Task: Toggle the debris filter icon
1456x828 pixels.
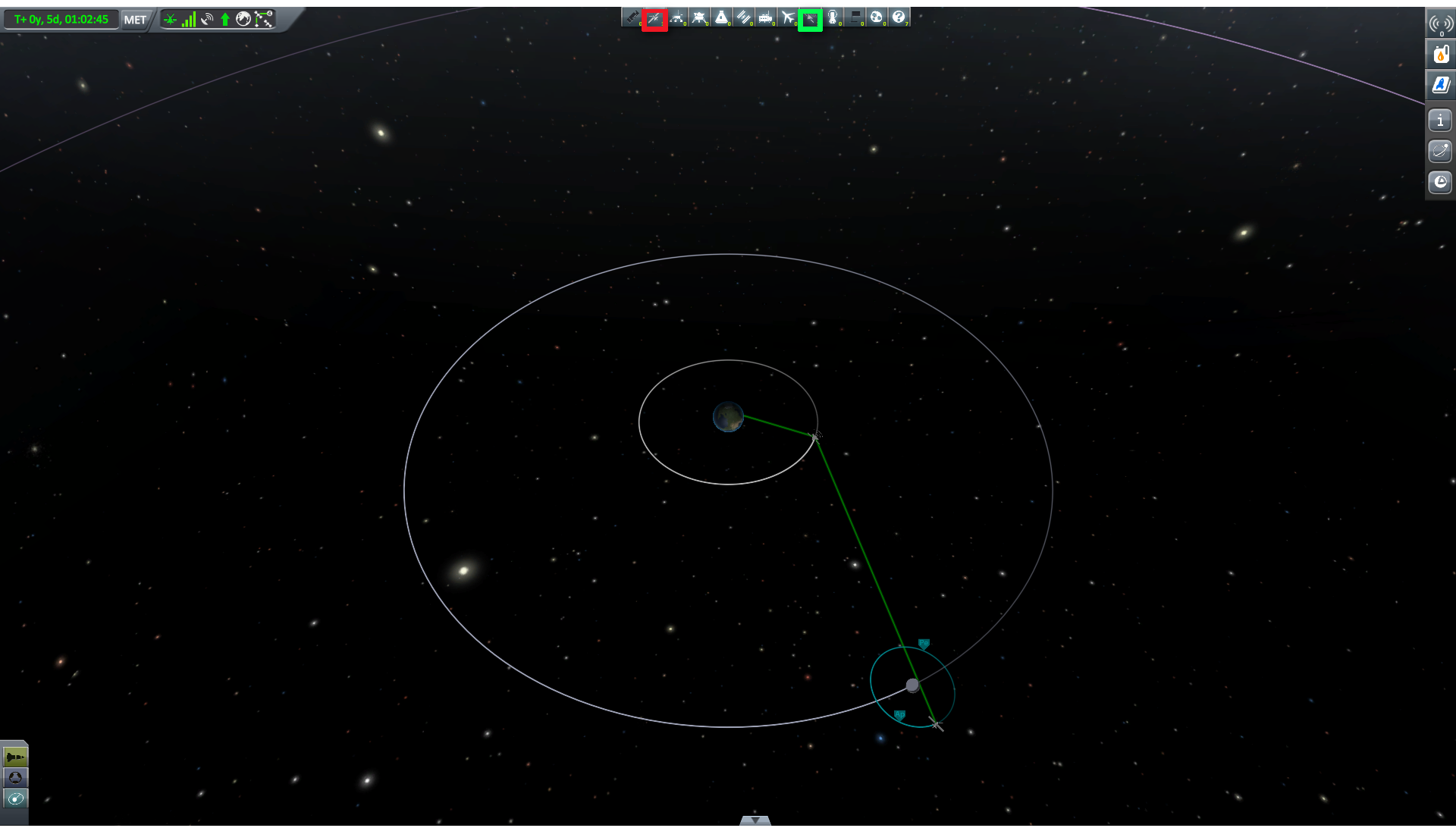Action: click(632, 17)
